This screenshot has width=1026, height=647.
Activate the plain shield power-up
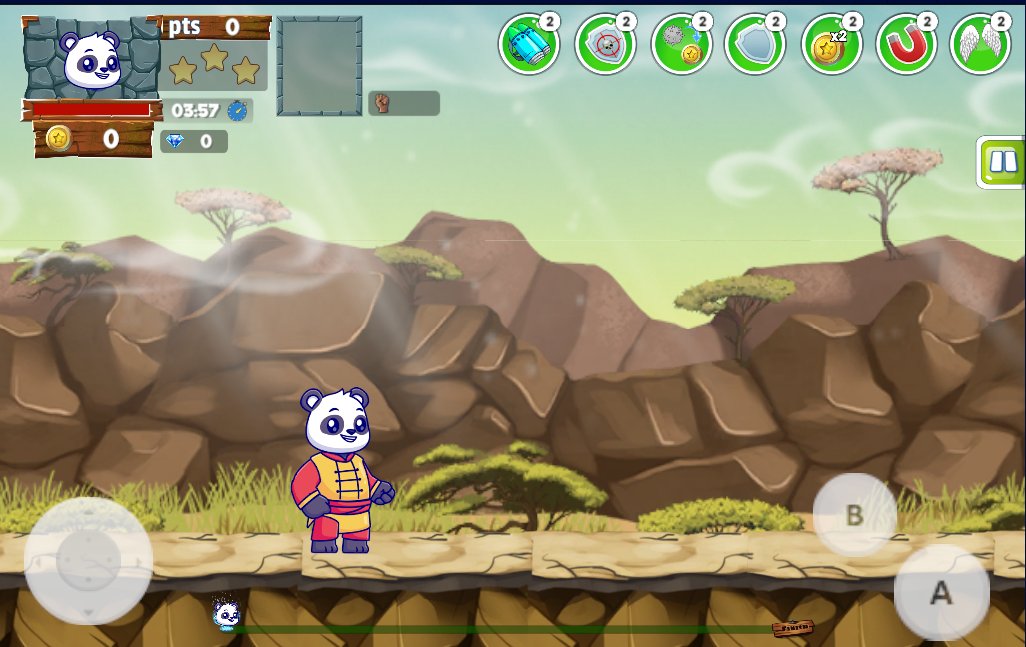pyautogui.click(x=754, y=44)
